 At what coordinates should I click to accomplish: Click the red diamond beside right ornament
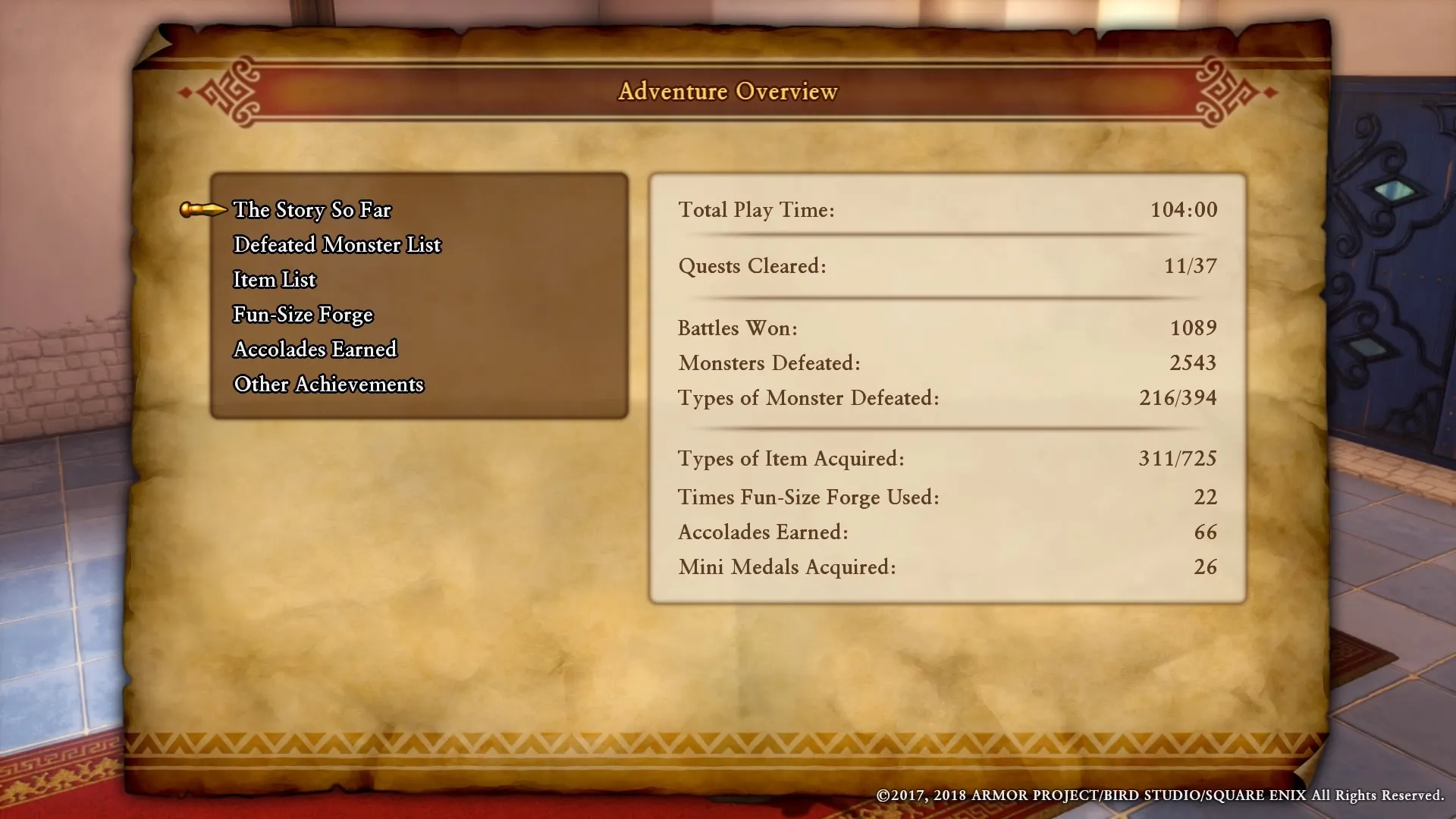click(x=1270, y=93)
